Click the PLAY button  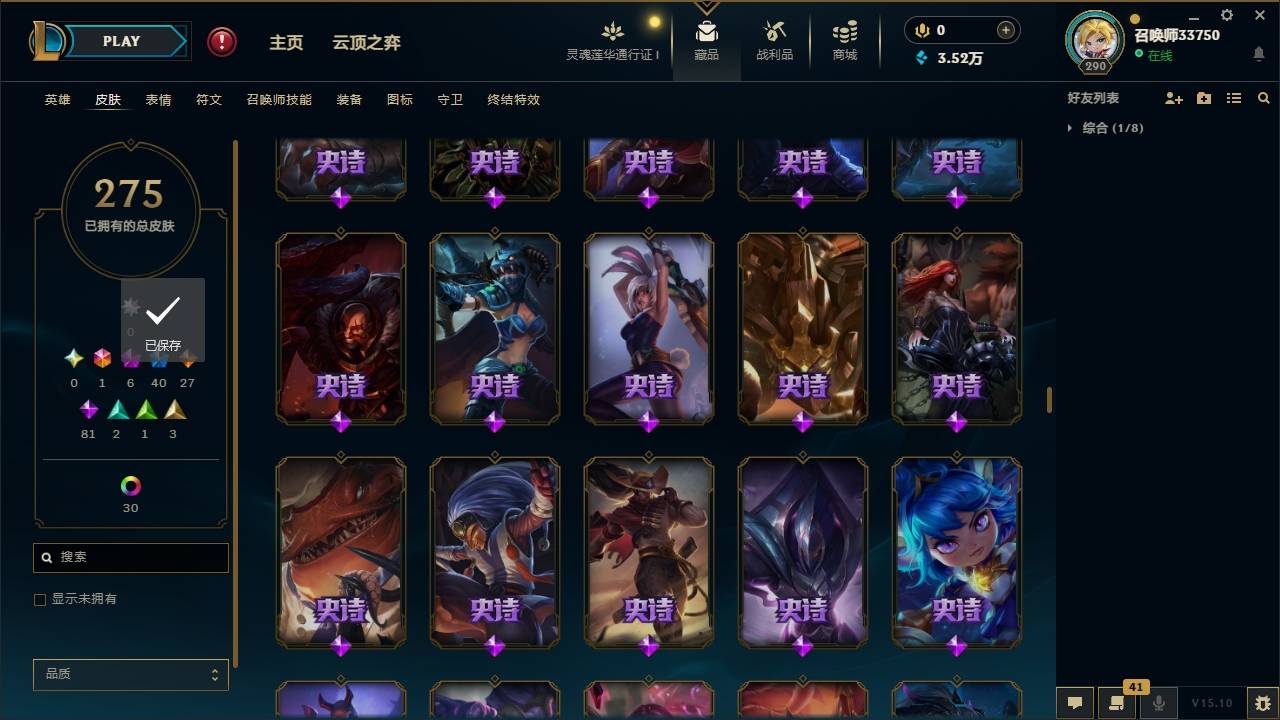(120, 41)
